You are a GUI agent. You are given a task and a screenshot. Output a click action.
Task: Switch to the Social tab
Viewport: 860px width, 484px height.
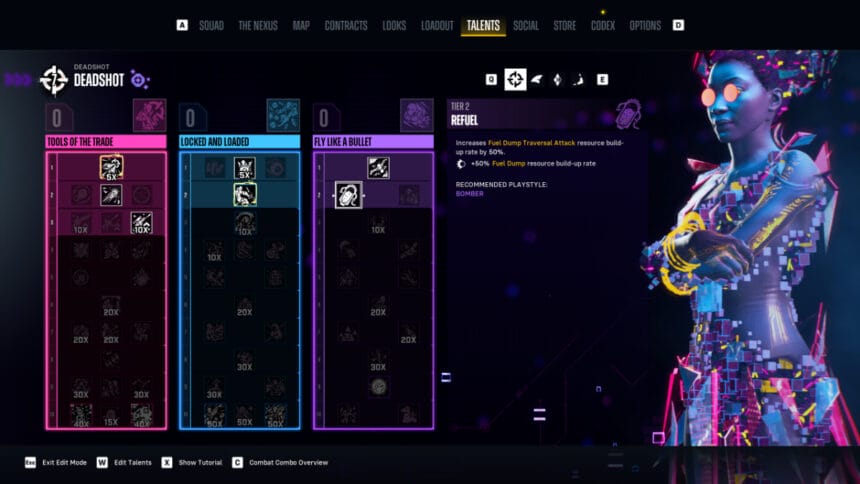point(526,25)
